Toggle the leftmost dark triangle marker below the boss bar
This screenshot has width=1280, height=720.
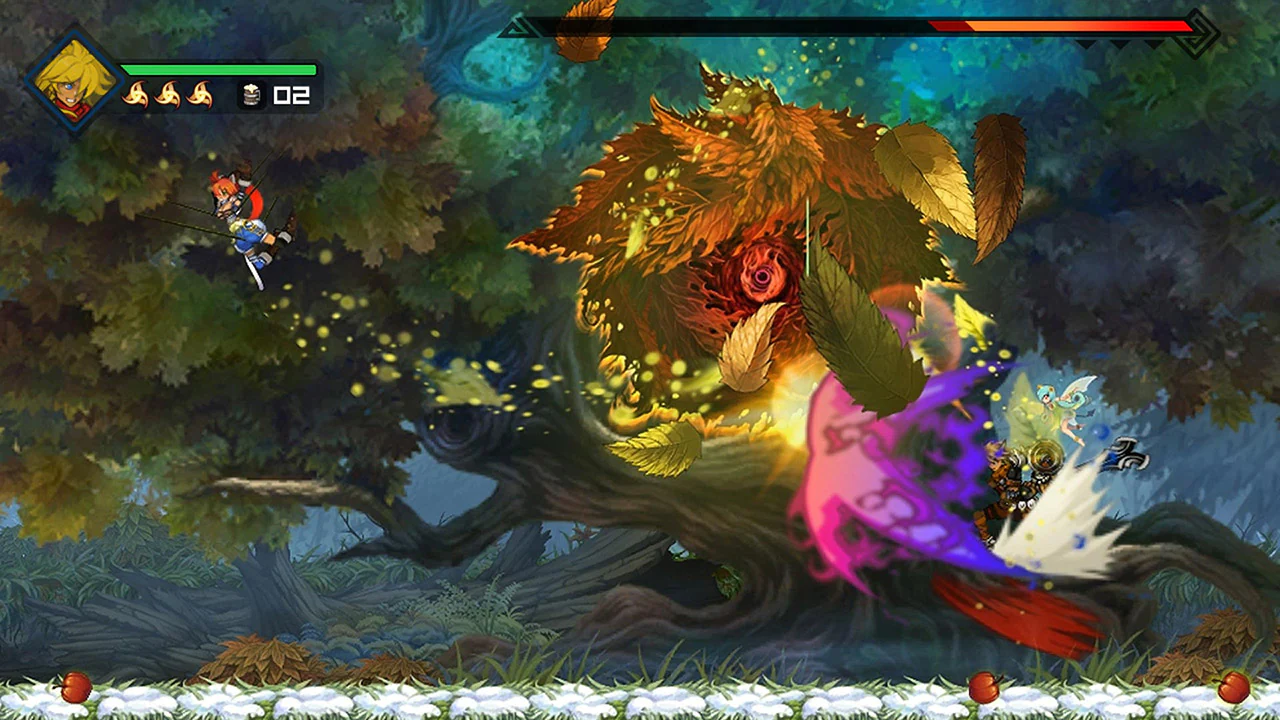(x=1088, y=43)
